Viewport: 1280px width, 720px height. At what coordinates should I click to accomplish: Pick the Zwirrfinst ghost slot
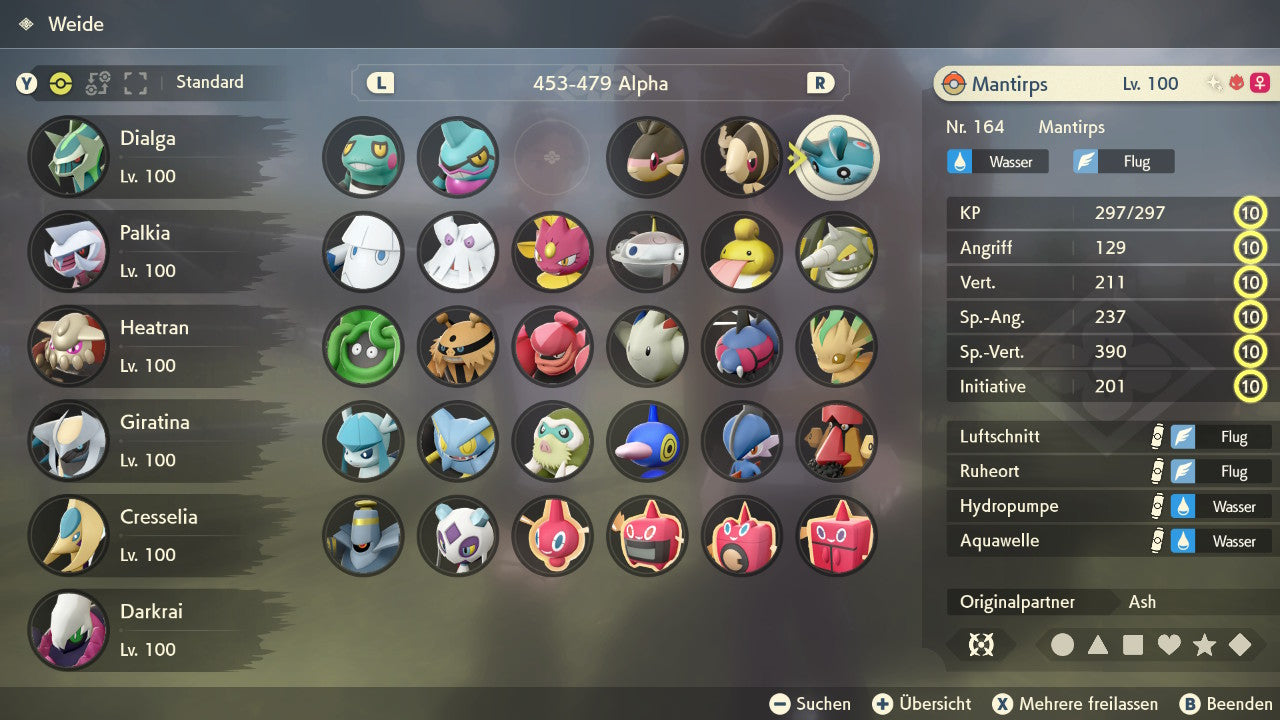[363, 536]
